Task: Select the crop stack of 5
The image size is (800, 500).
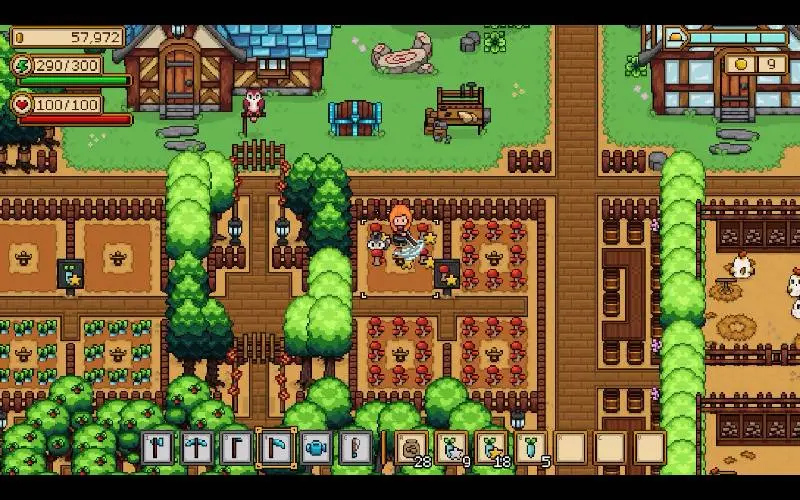Action: [531, 447]
